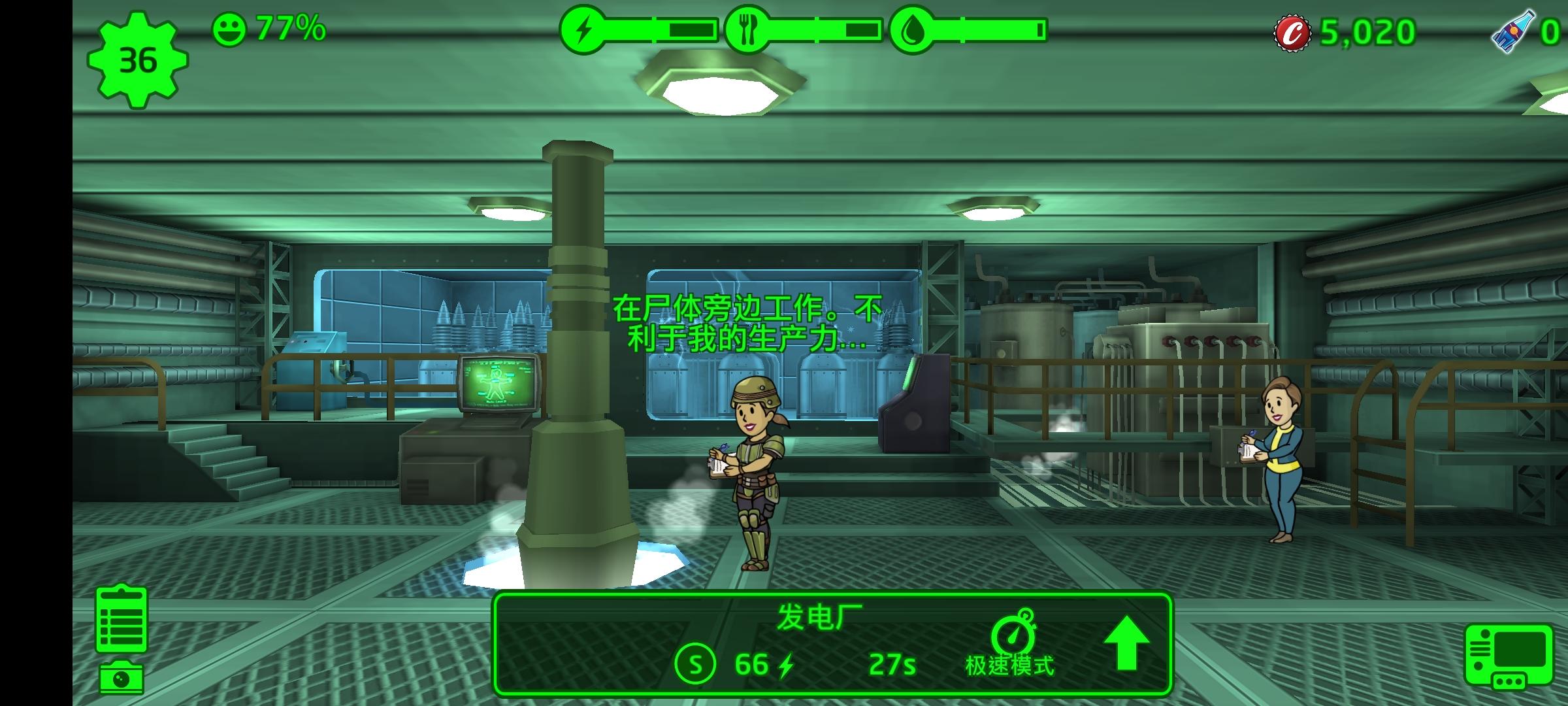
Task: Upgrade the power plant with green arrow
Action: coord(1126,643)
